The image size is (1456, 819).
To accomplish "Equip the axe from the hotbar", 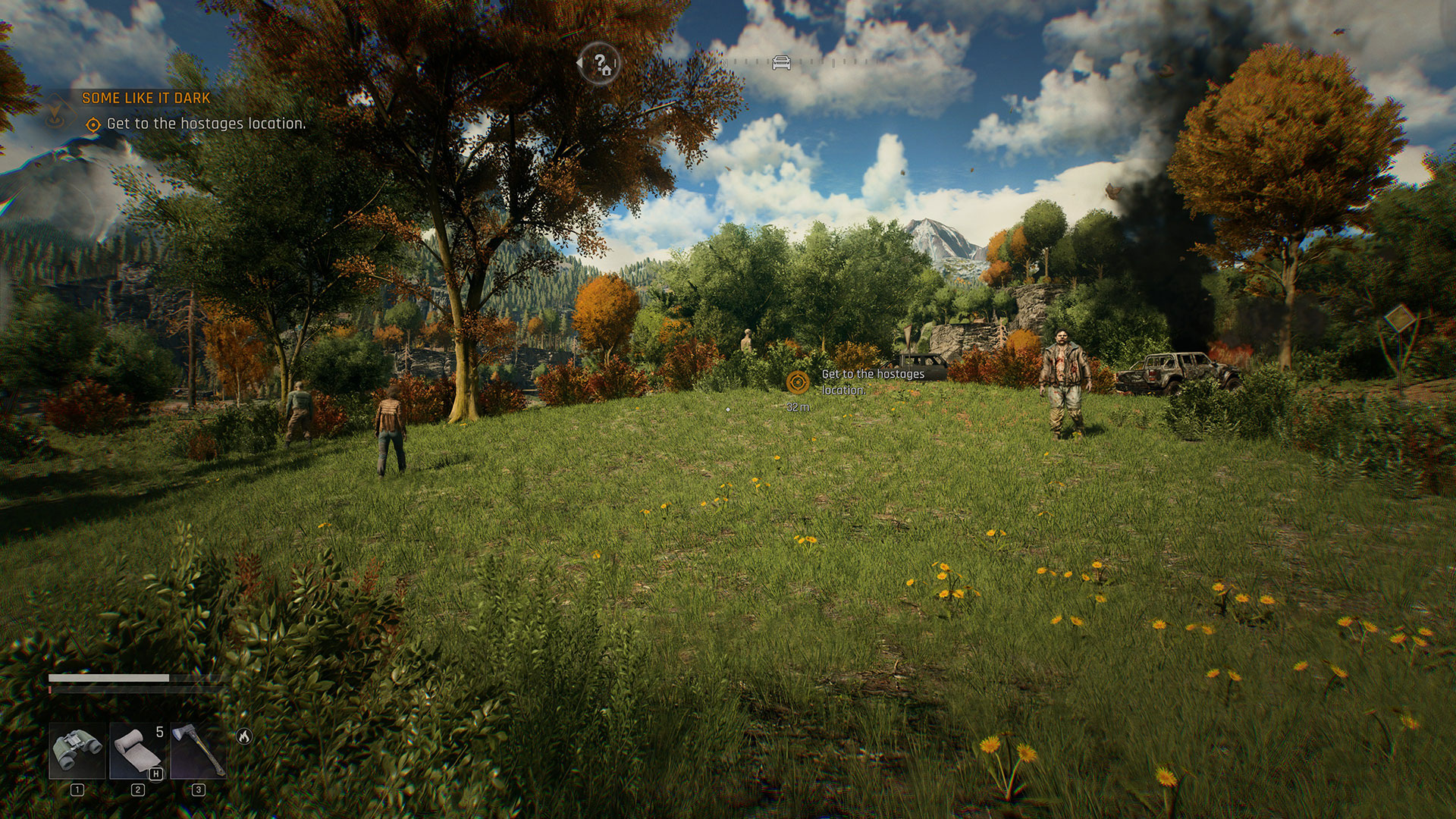I will tap(198, 750).
